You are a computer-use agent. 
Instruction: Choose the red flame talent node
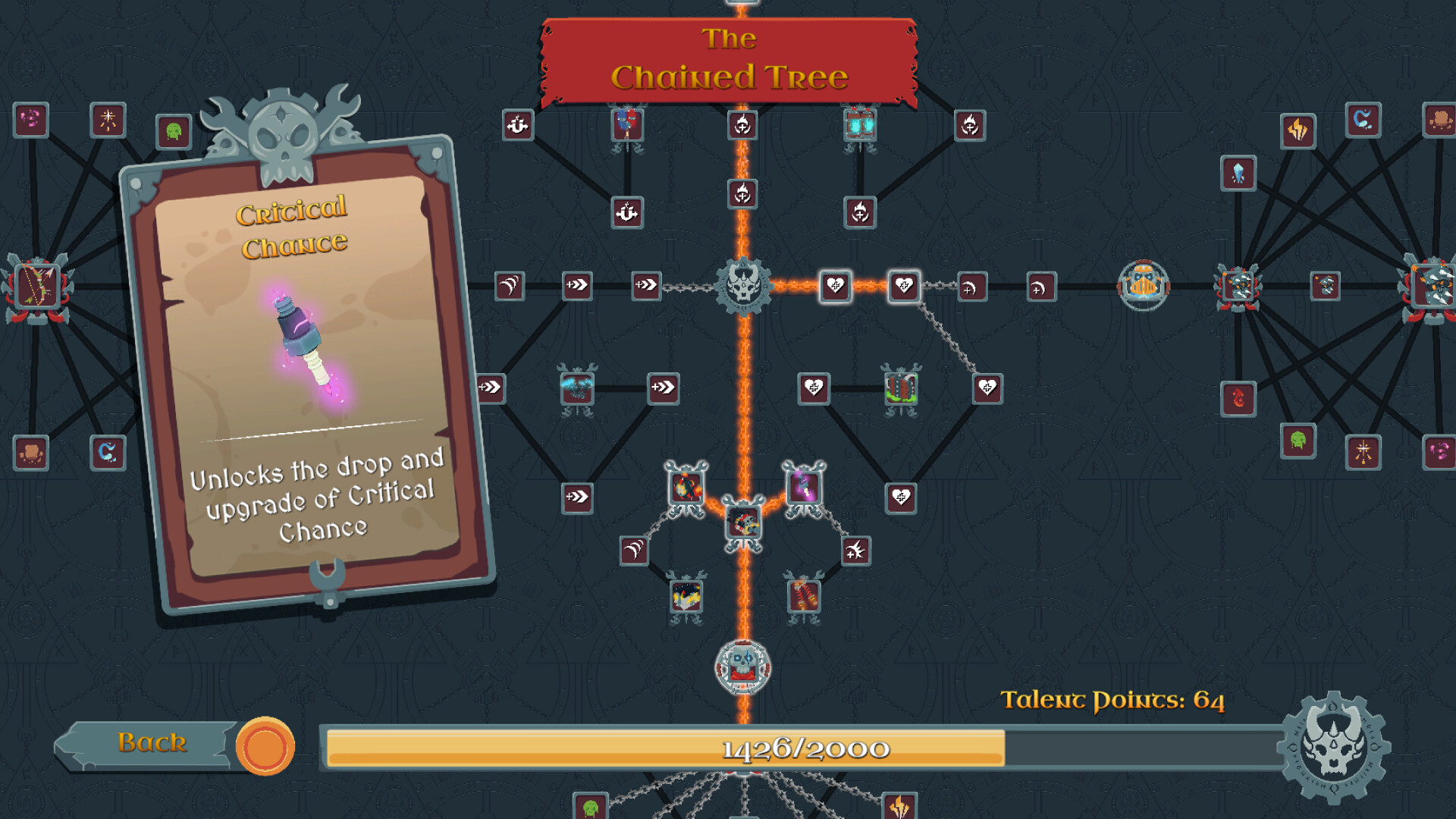pos(1238,398)
